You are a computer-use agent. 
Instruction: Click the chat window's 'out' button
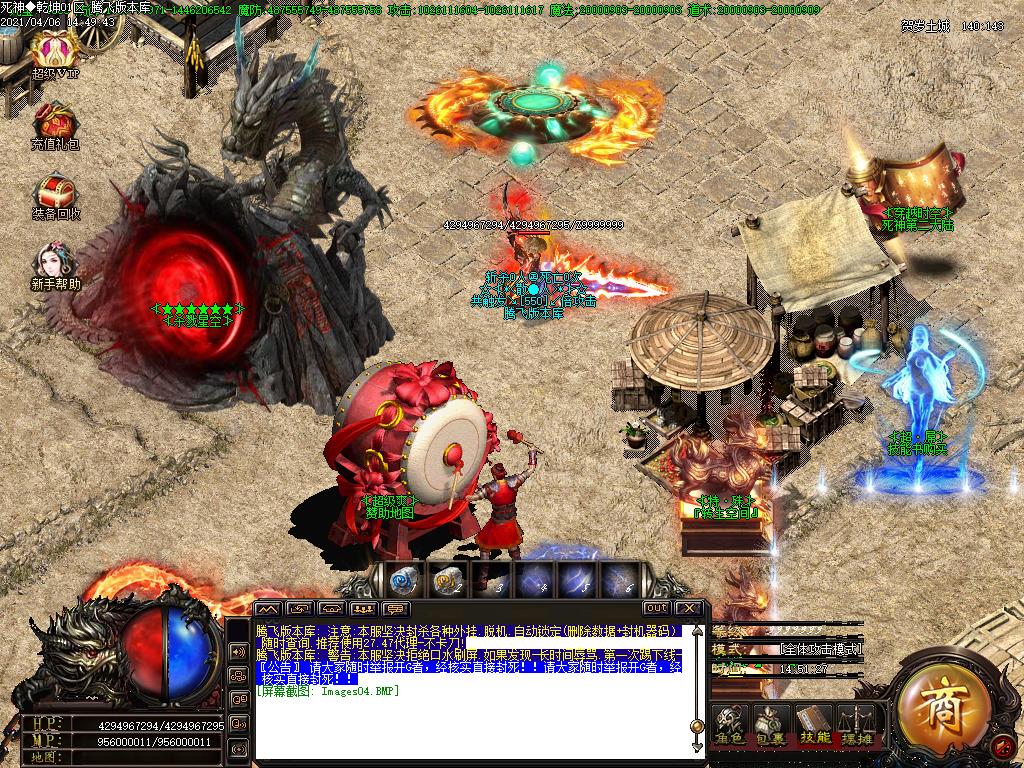point(656,608)
